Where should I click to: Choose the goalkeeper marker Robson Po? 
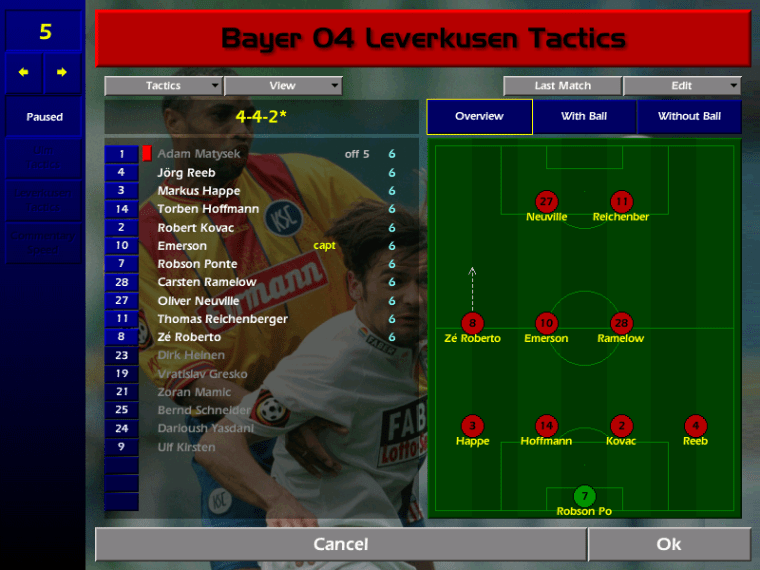[584, 497]
